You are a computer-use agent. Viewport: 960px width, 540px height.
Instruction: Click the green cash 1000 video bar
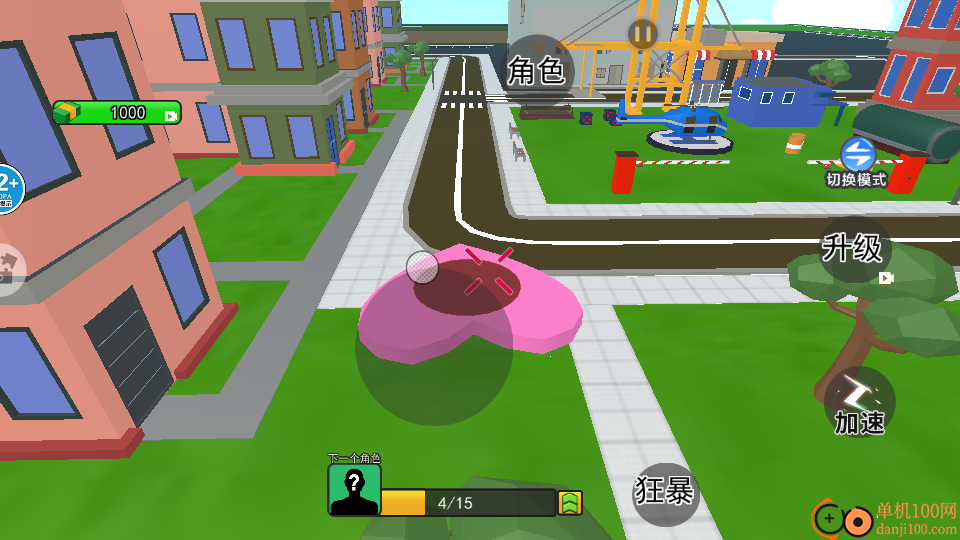pyautogui.click(x=118, y=113)
